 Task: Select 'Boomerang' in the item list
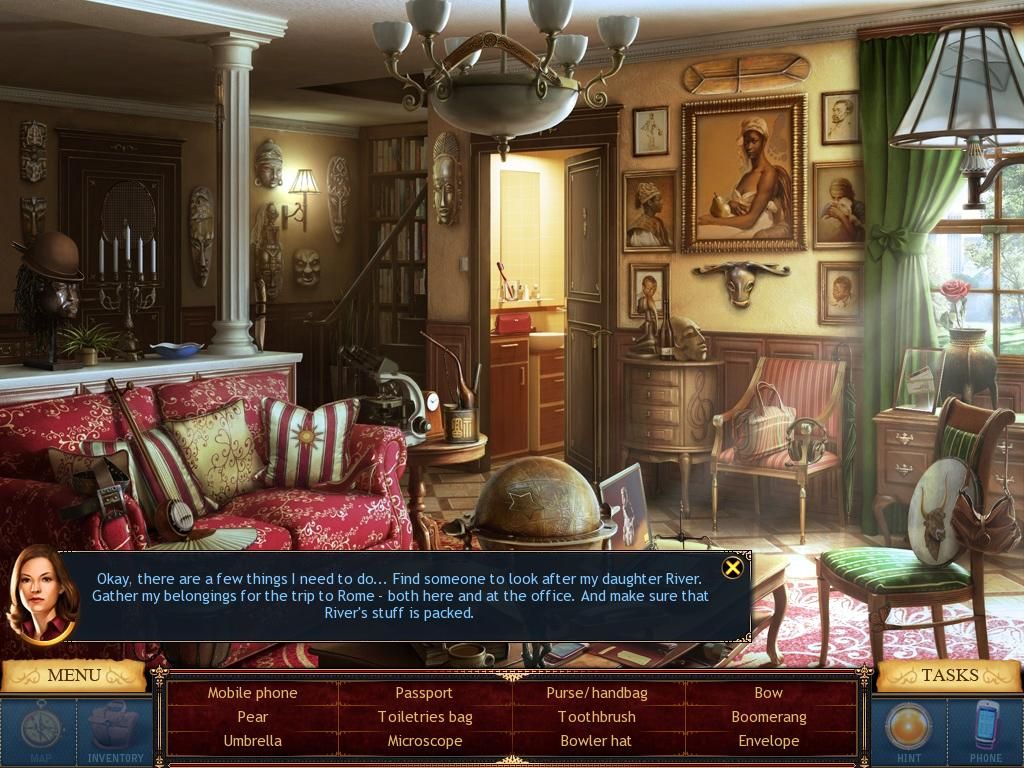coord(768,716)
